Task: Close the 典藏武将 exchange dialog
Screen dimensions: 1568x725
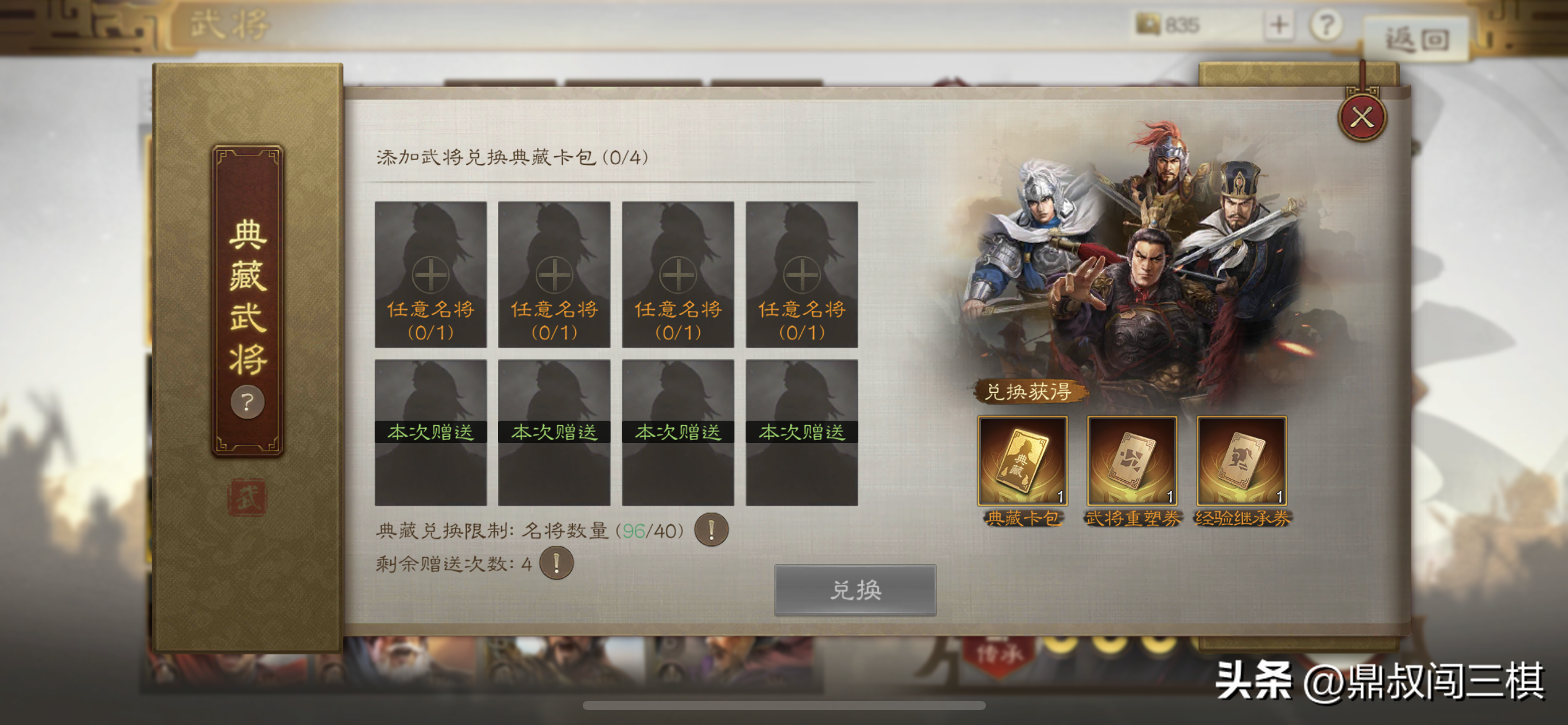Action: tap(1362, 117)
